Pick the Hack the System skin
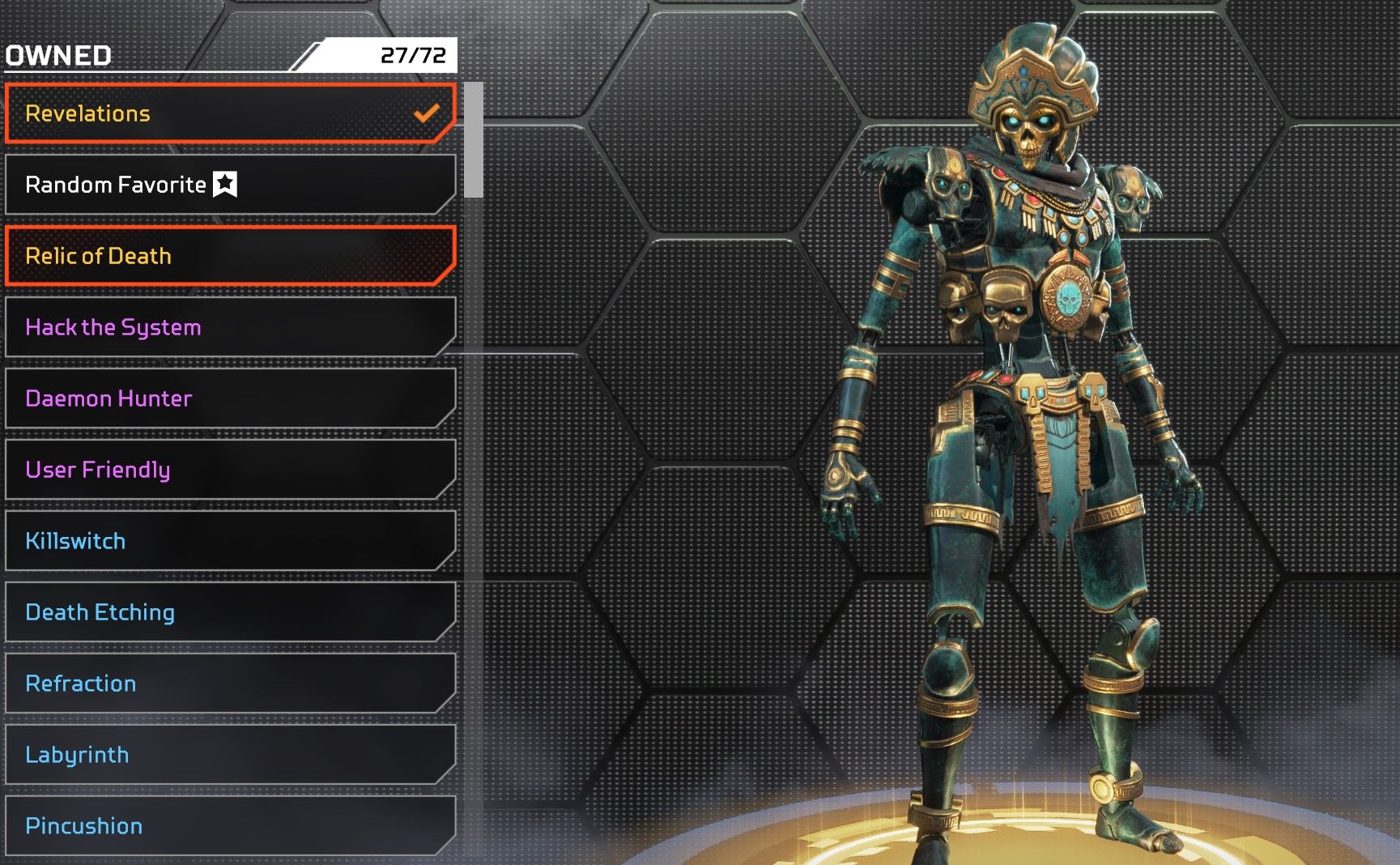Screen dimensions: 1400x865 pos(229,327)
